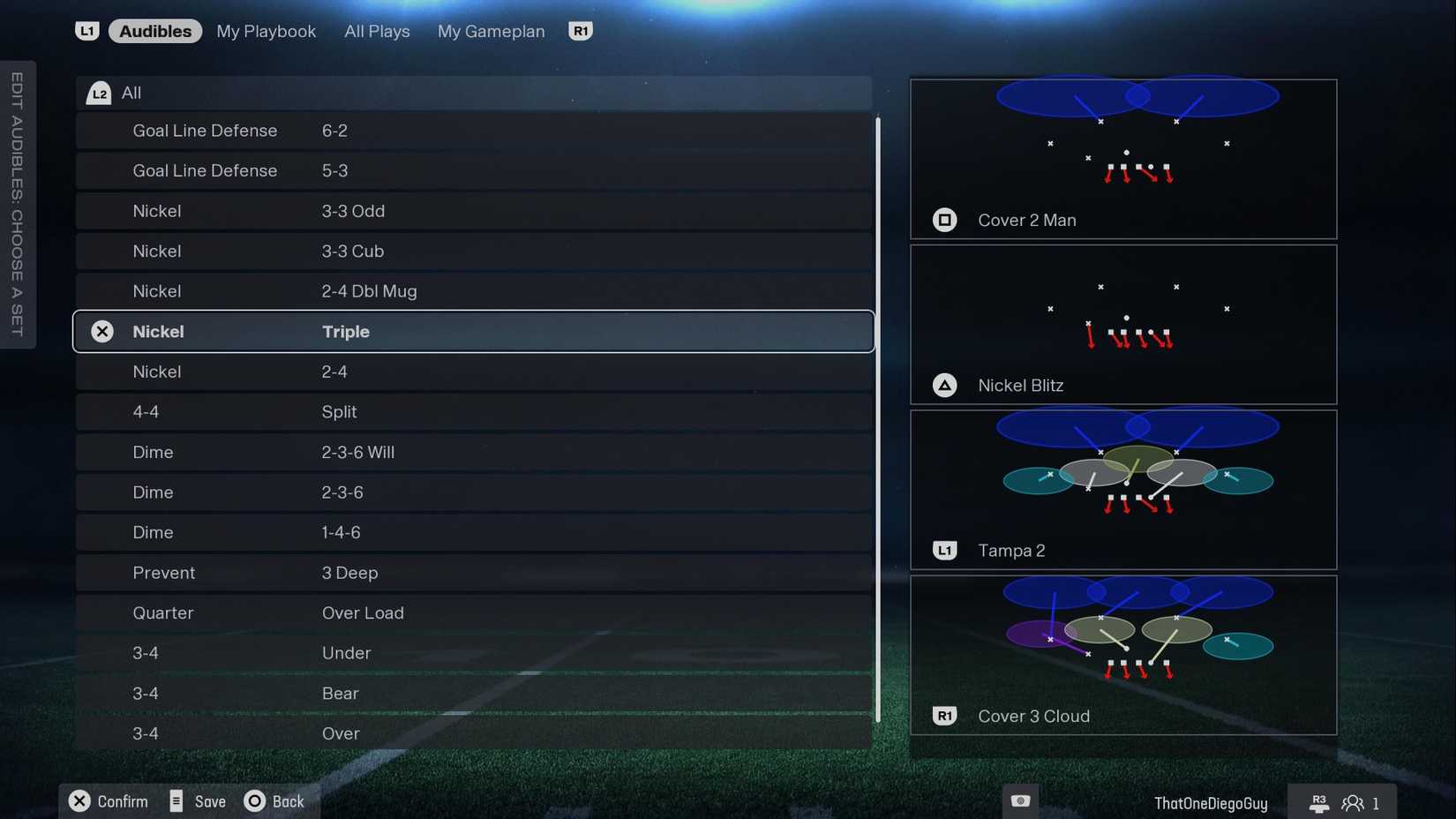Screen dimensions: 1456x819
Task: Open the All Plays tab
Action: tap(377, 30)
